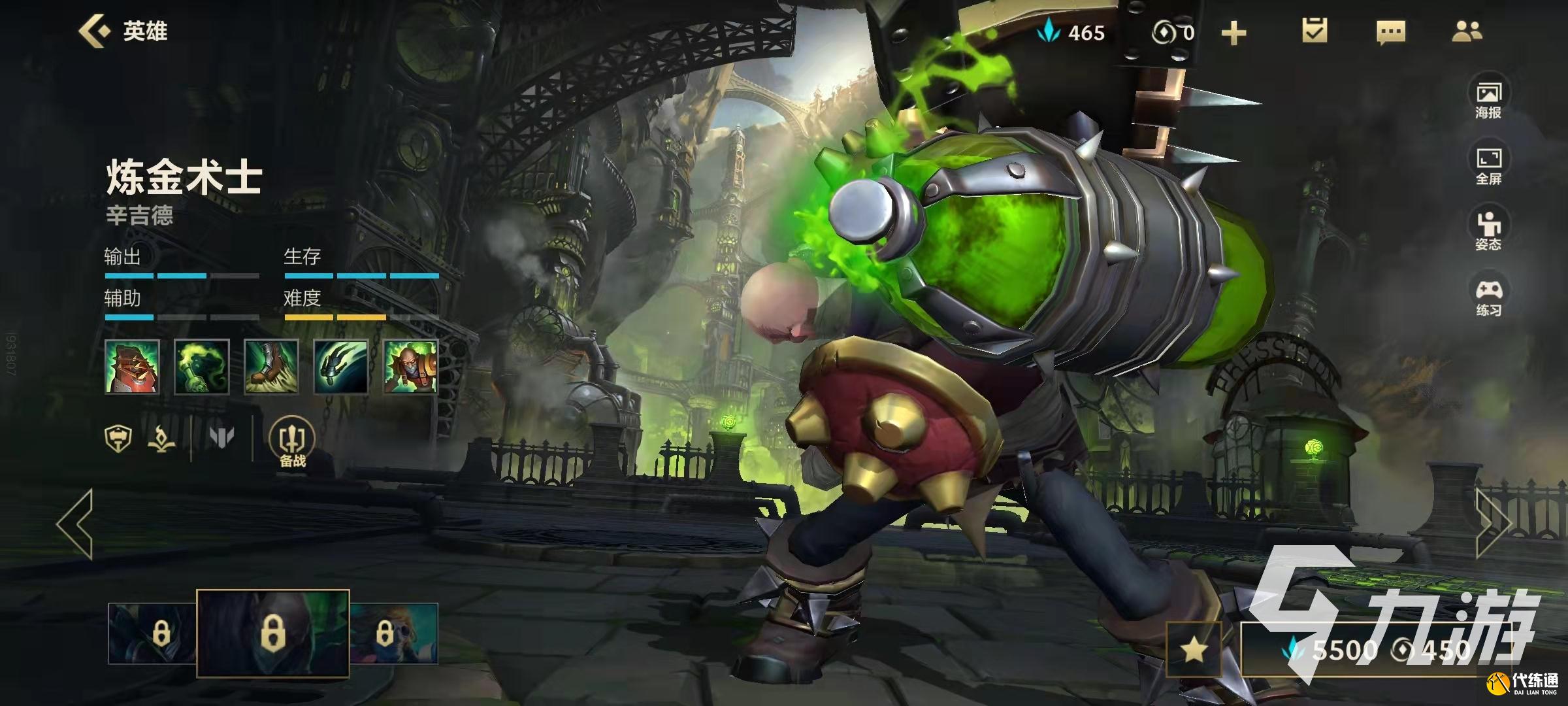
Task: Choose the highlighted locked skin thumbnail
Action: click(273, 633)
